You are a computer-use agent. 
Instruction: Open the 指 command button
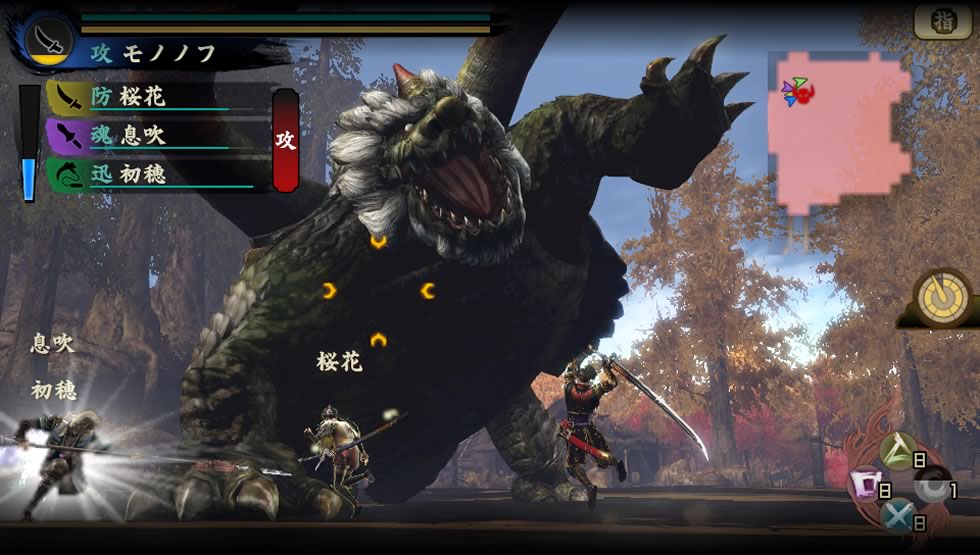click(942, 22)
